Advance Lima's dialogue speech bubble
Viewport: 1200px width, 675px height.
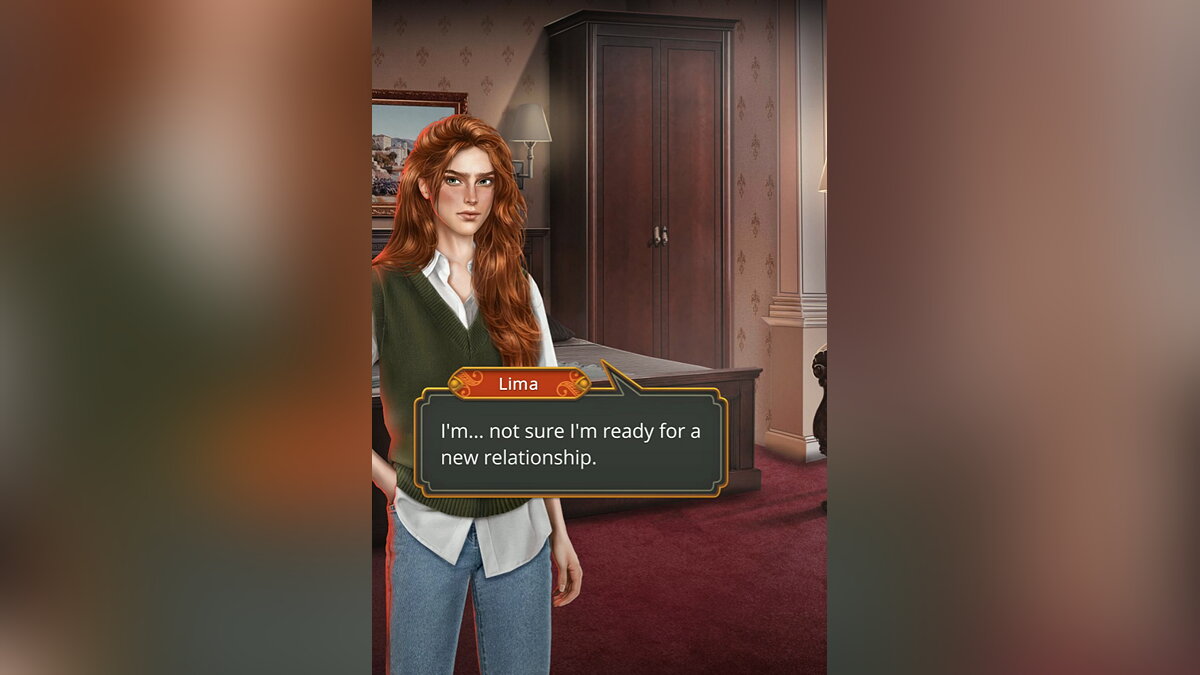[570, 443]
